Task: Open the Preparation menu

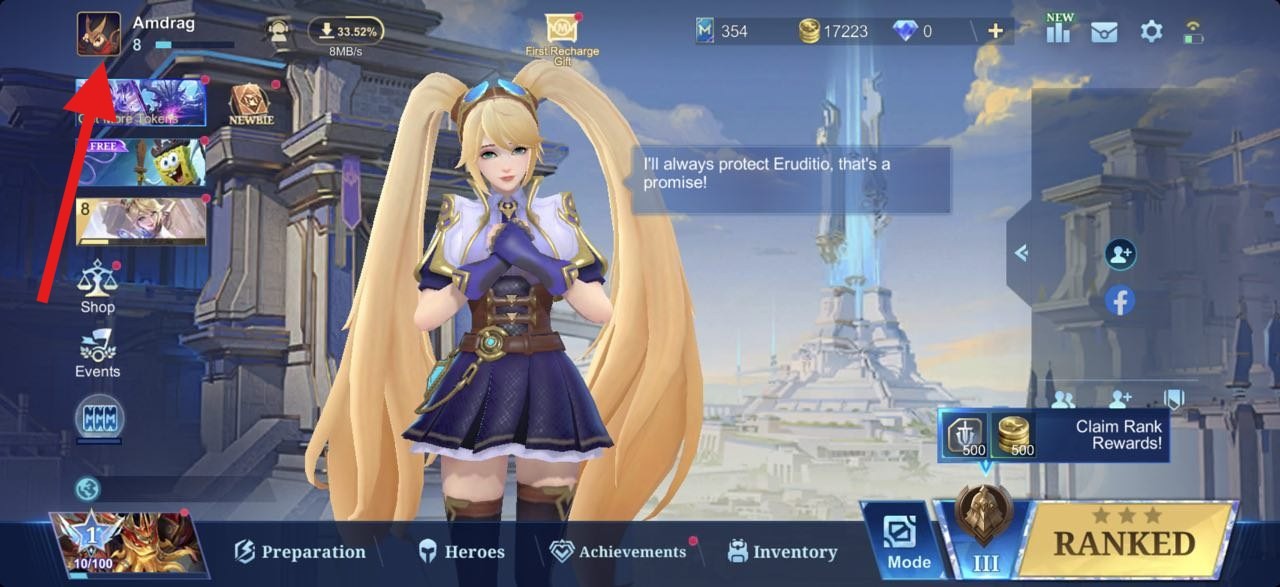Action: pyautogui.click(x=300, y=551)
